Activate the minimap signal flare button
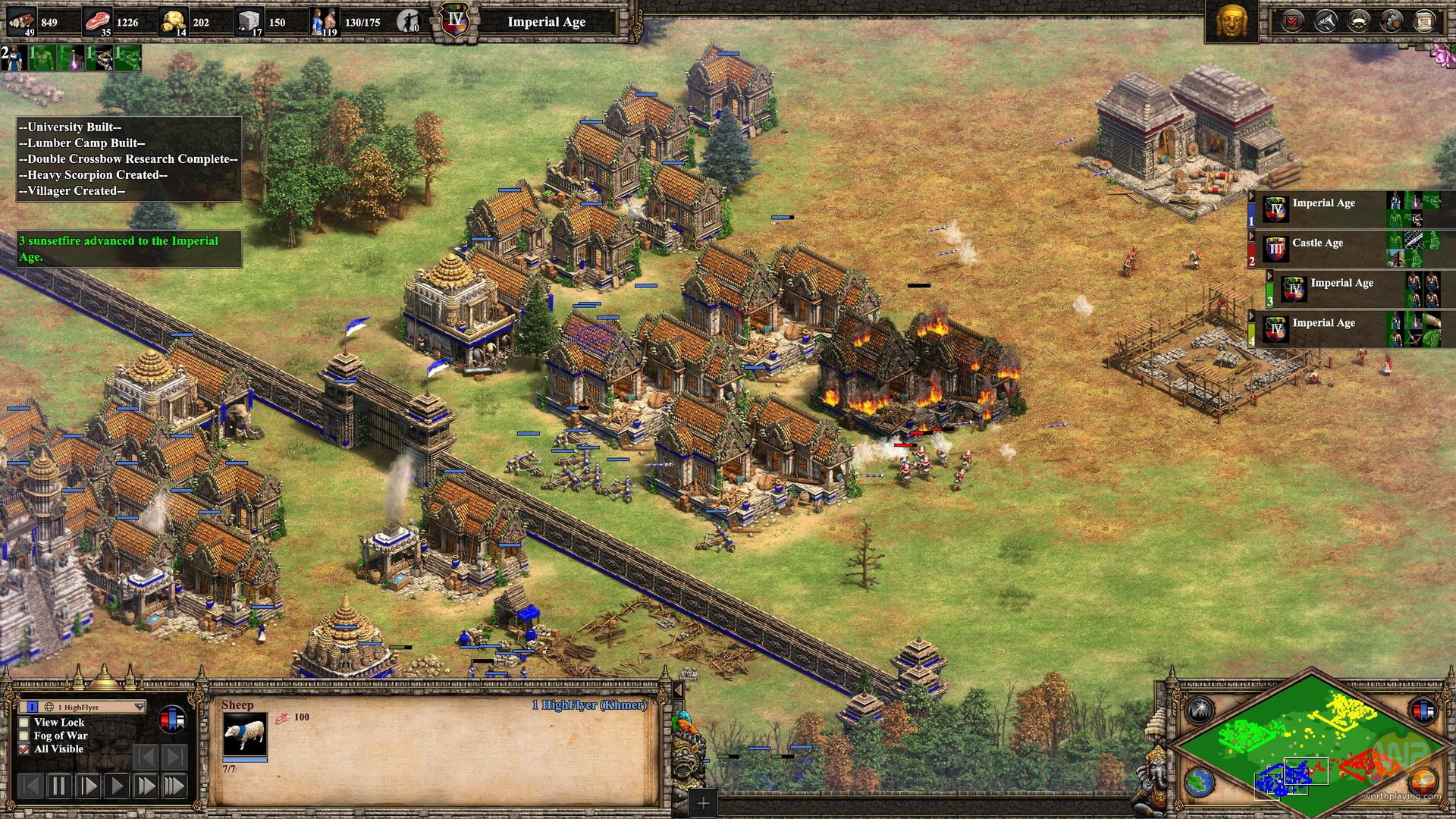Viewport: 1456px width, 819px height. pyautogui.click(x=1200, y=711)
